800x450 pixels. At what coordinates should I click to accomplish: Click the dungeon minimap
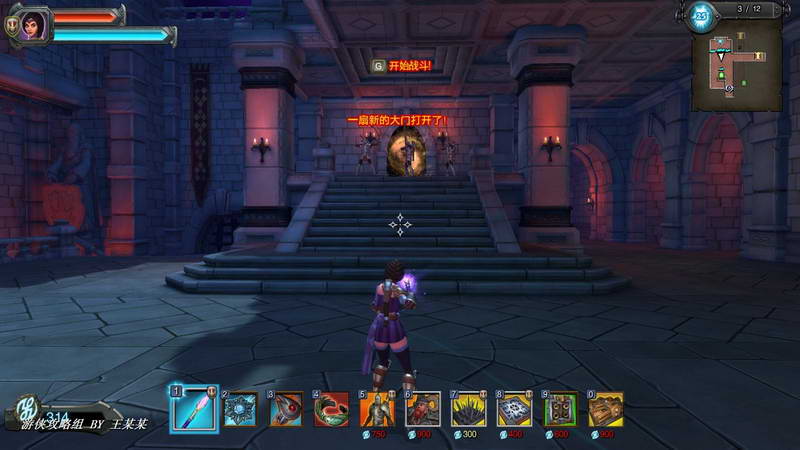click(738, 67)
